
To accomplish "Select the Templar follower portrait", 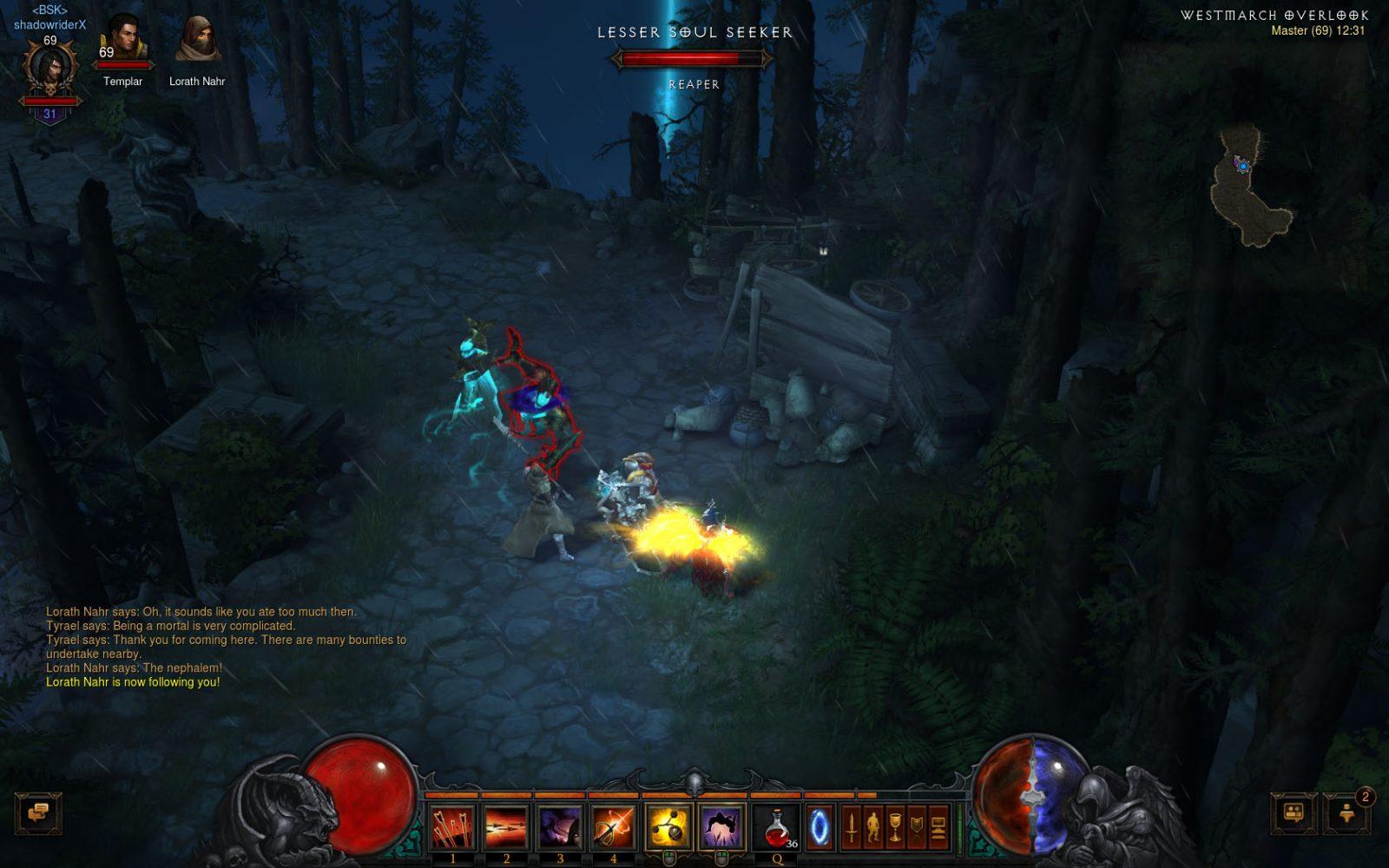I will pos(122,41).
